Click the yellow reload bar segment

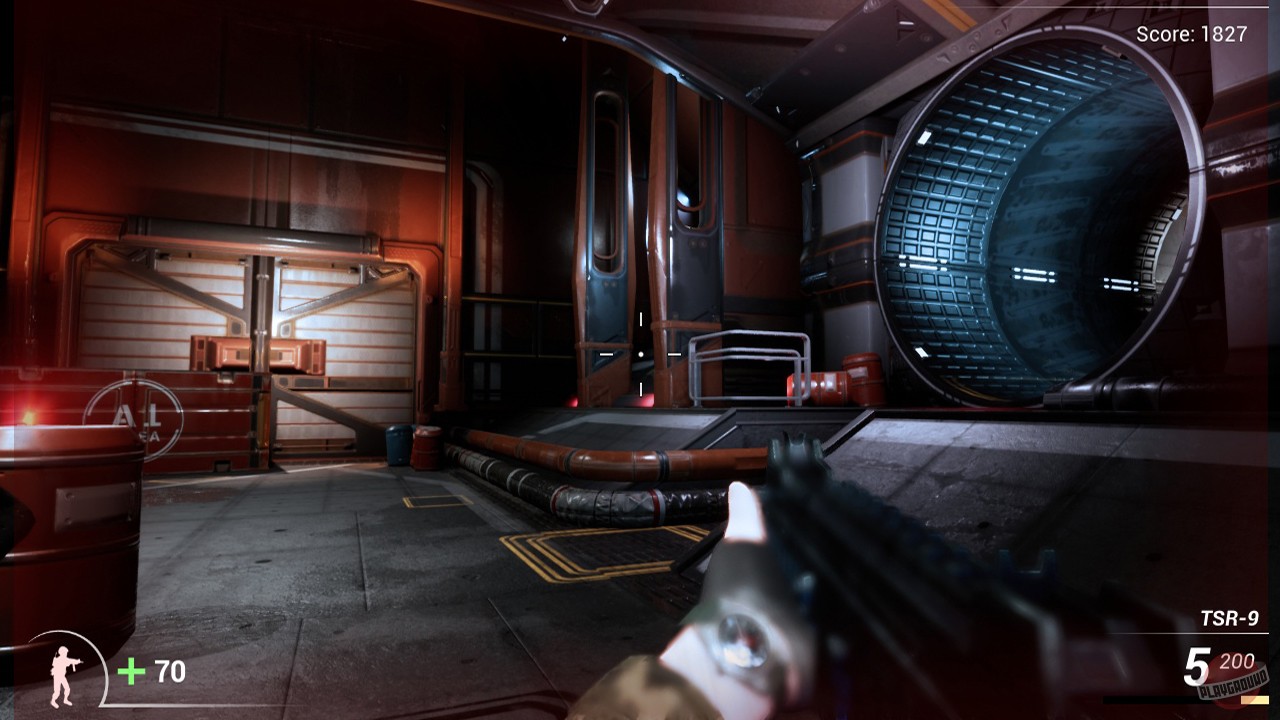point(1255,700)
